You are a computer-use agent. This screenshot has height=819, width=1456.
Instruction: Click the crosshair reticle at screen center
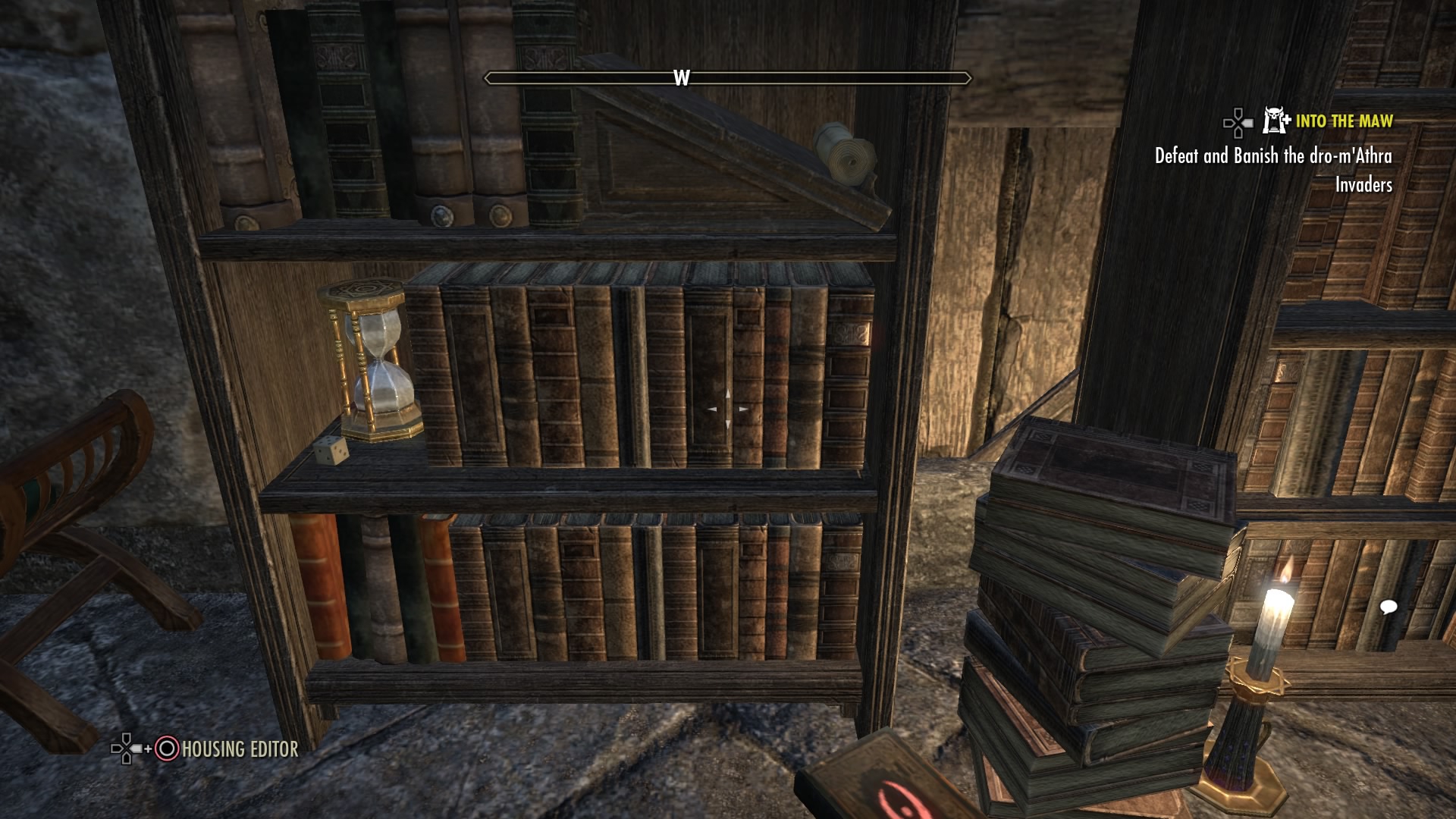[x=729, y=408]
